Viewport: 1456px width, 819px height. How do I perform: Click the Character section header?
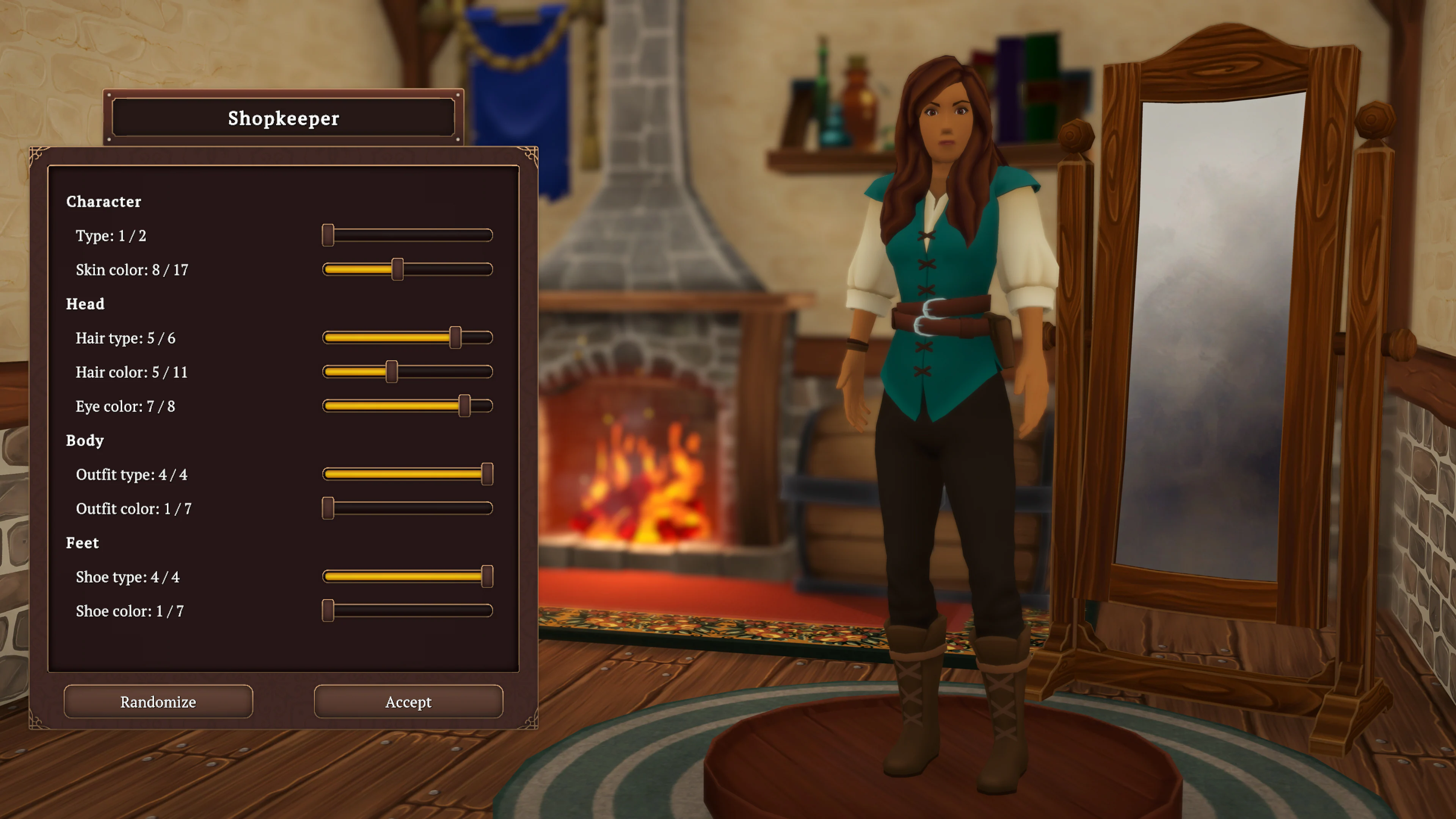click(104, 202)
